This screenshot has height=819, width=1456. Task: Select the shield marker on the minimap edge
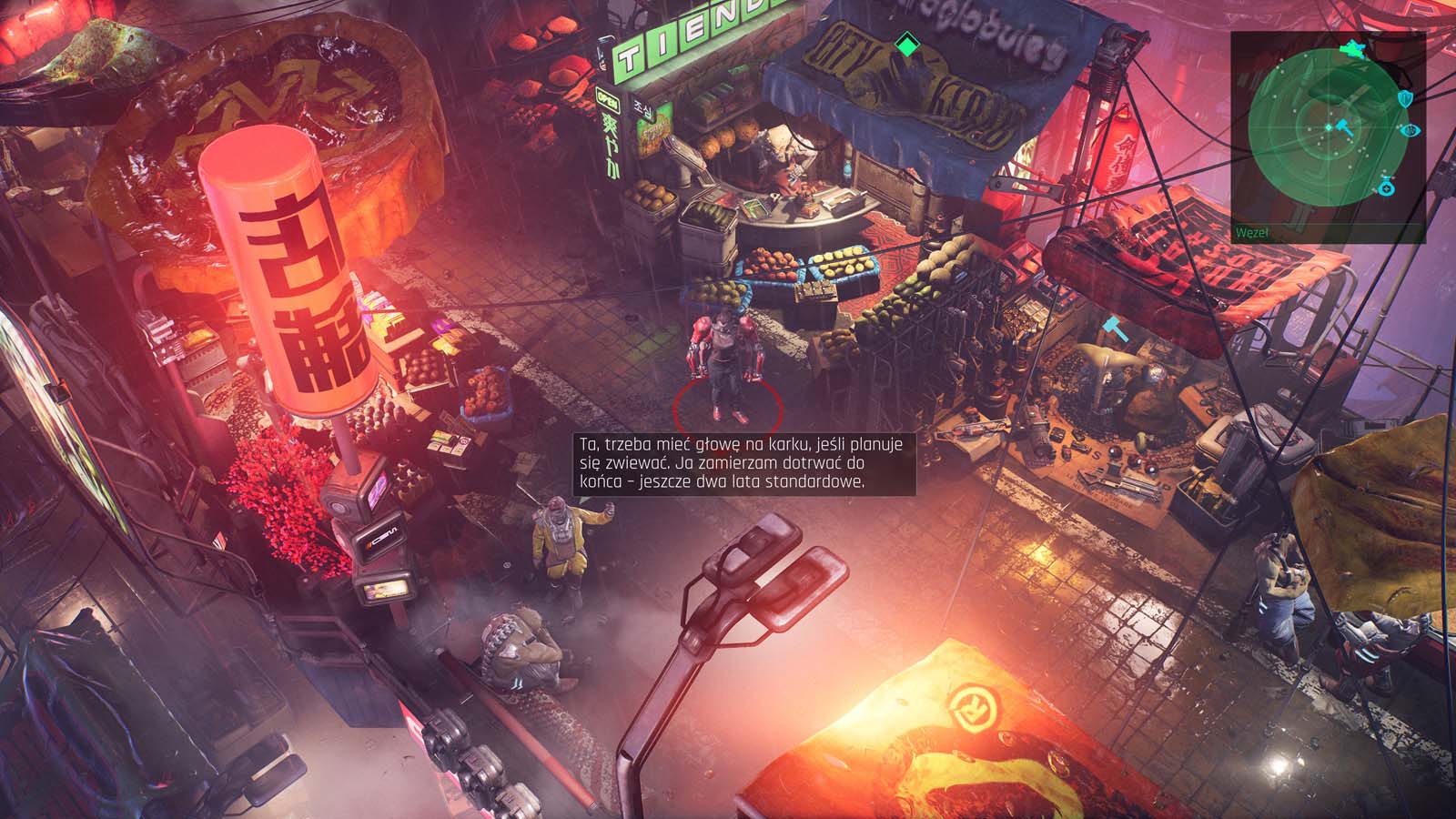1404,98
